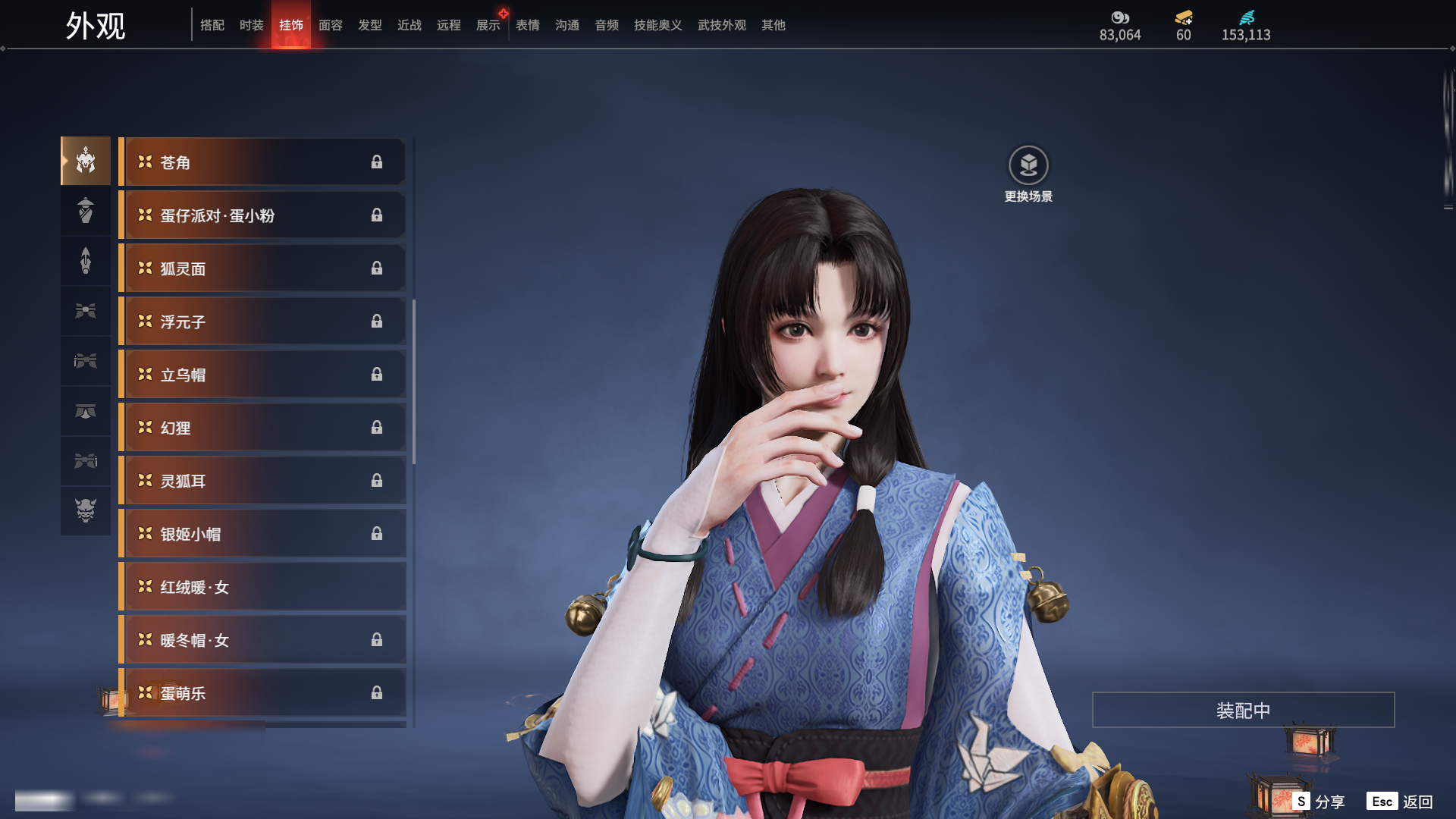The width and height of the screenshot is (1456, 819).
Task: Click the 装配中 equip button
Action: point(1243,710)
